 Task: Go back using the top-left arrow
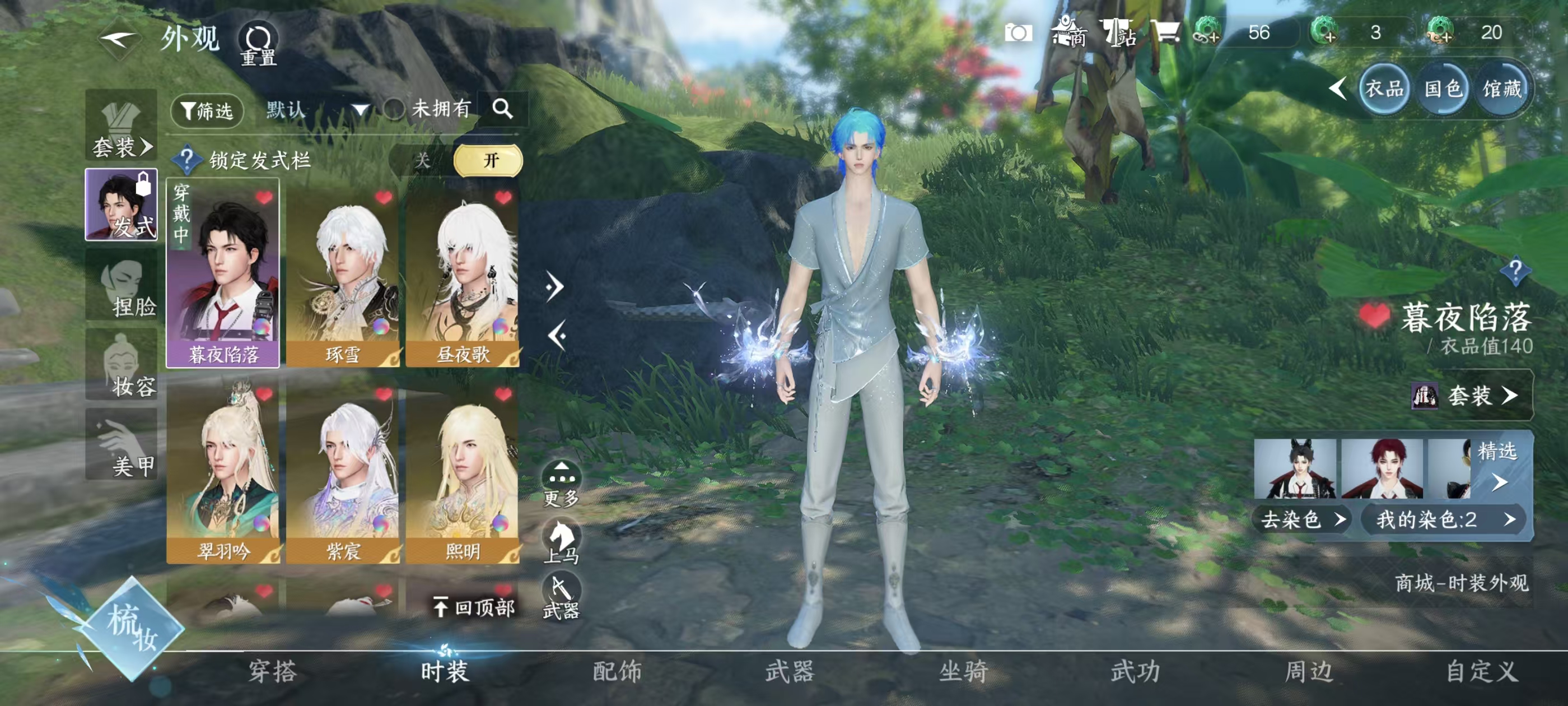click(x=119, y=41)
